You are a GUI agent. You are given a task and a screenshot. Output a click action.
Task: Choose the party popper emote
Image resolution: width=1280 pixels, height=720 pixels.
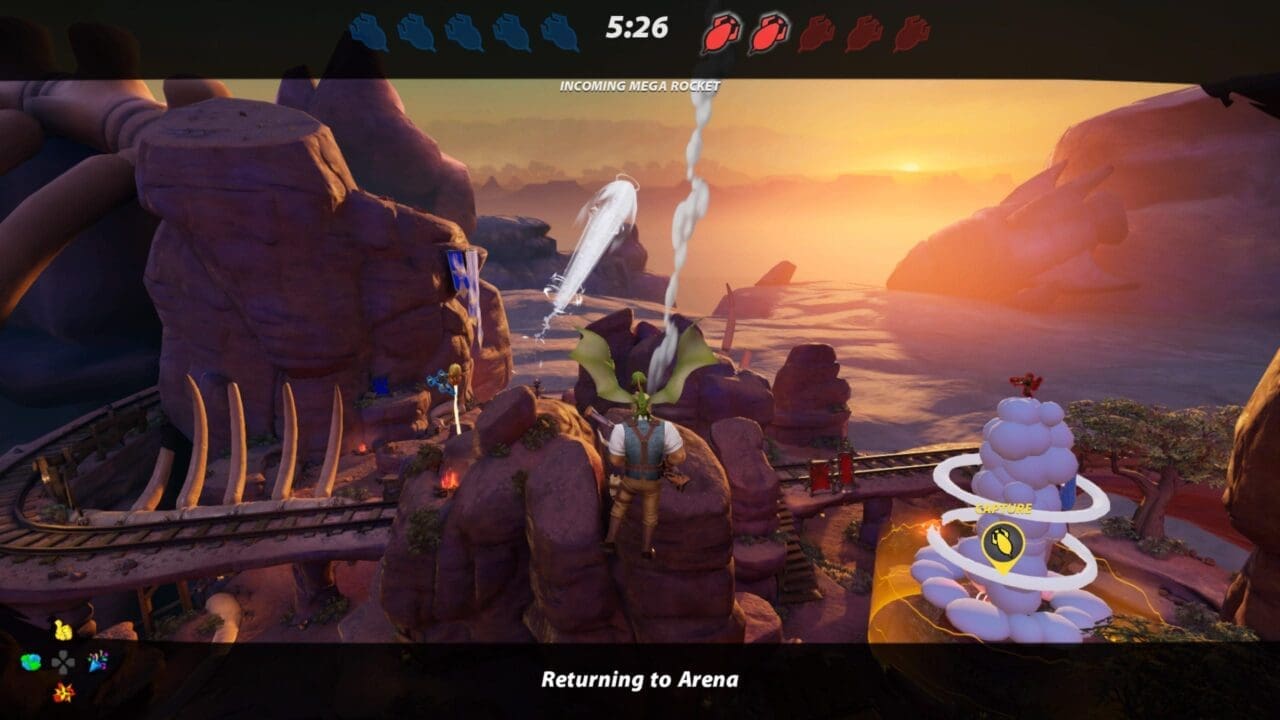click(97, 661)
